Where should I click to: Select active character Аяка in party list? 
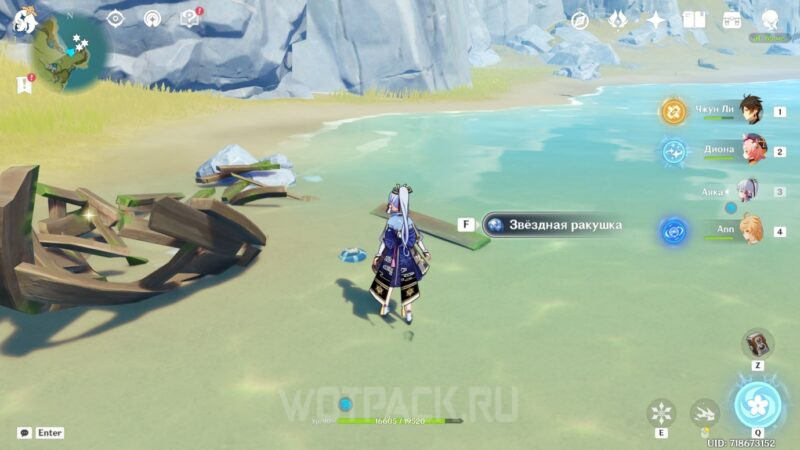coord(747,190)
